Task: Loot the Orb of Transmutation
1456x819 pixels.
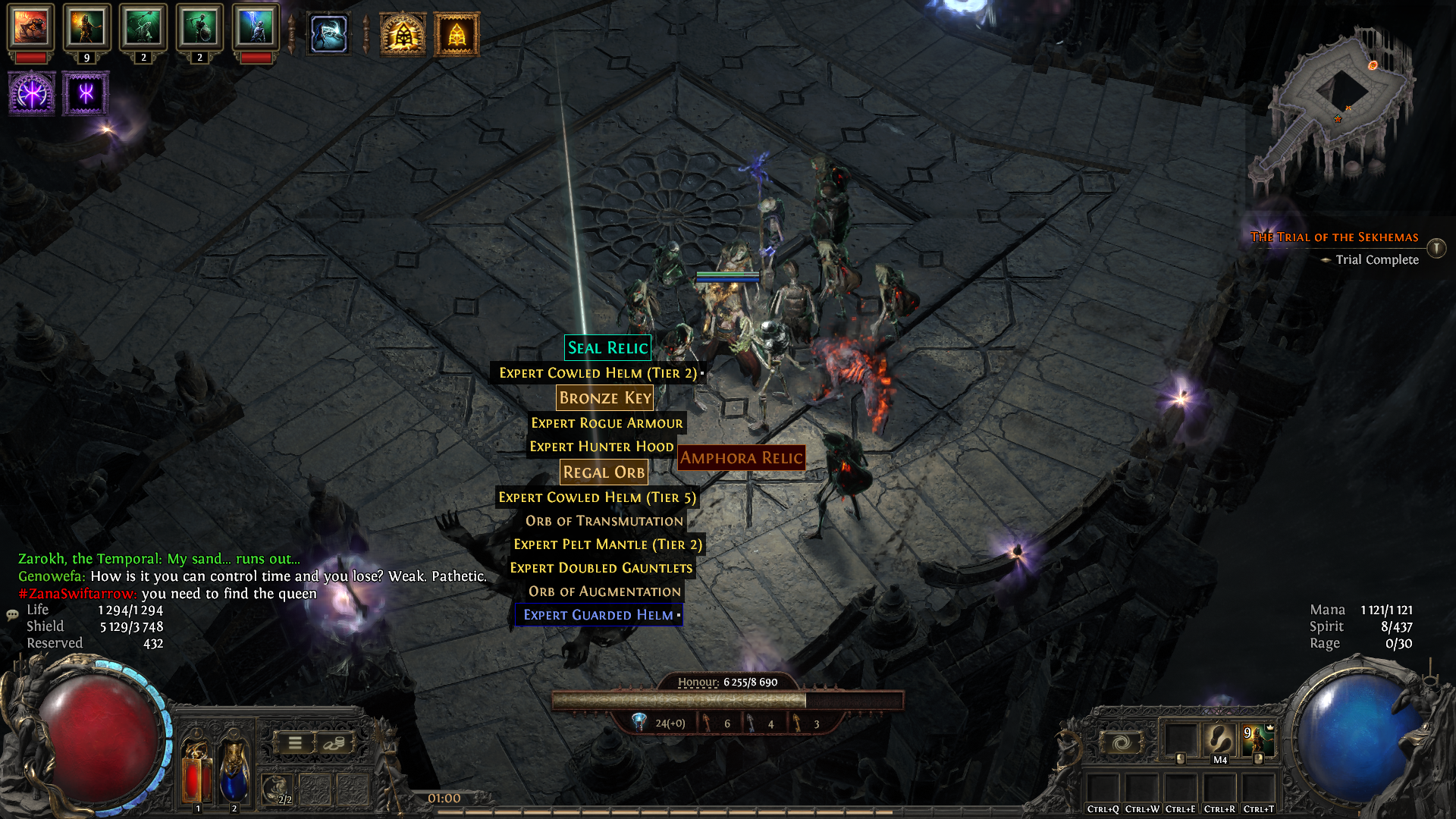Action: (604, 521)
